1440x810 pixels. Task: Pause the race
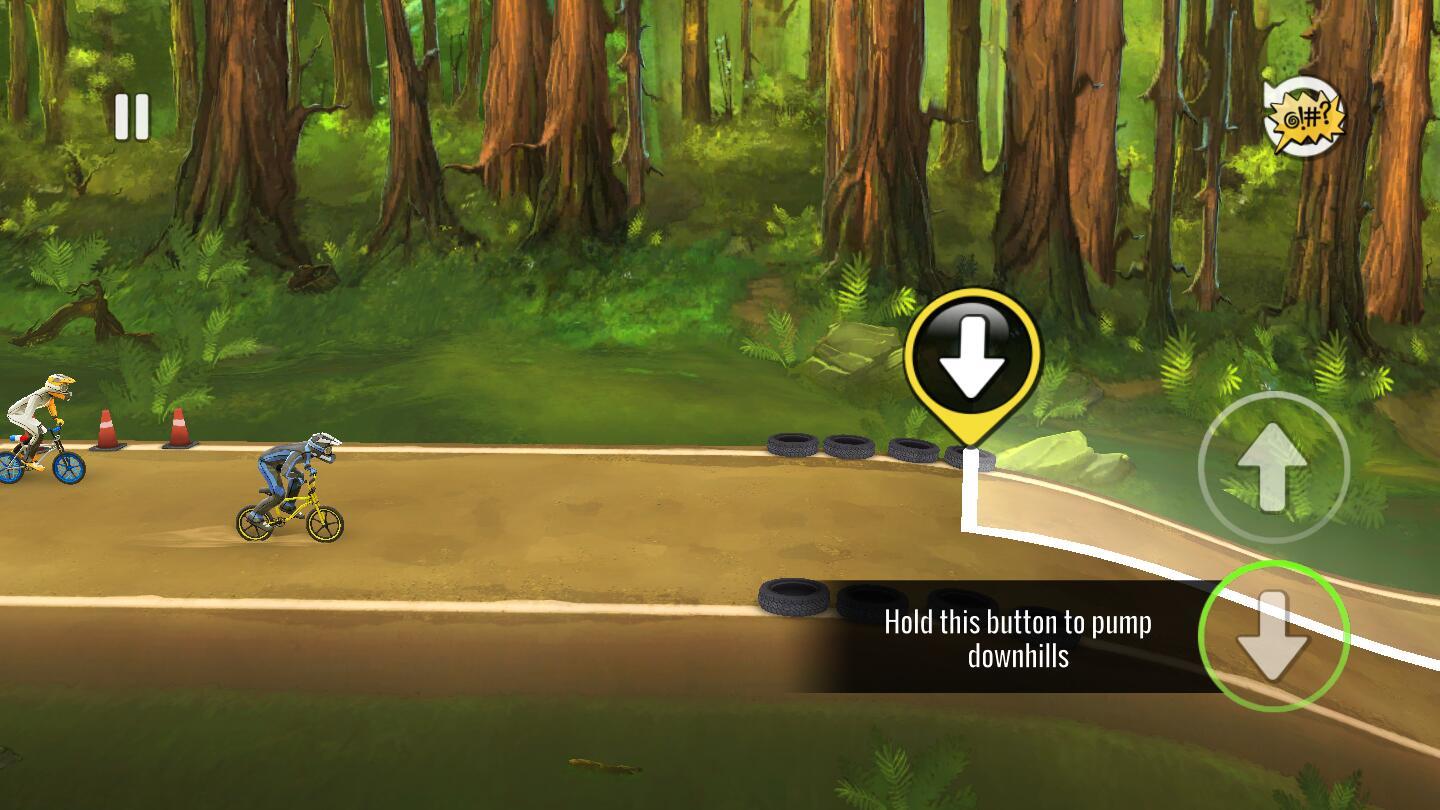pos(132,117)
